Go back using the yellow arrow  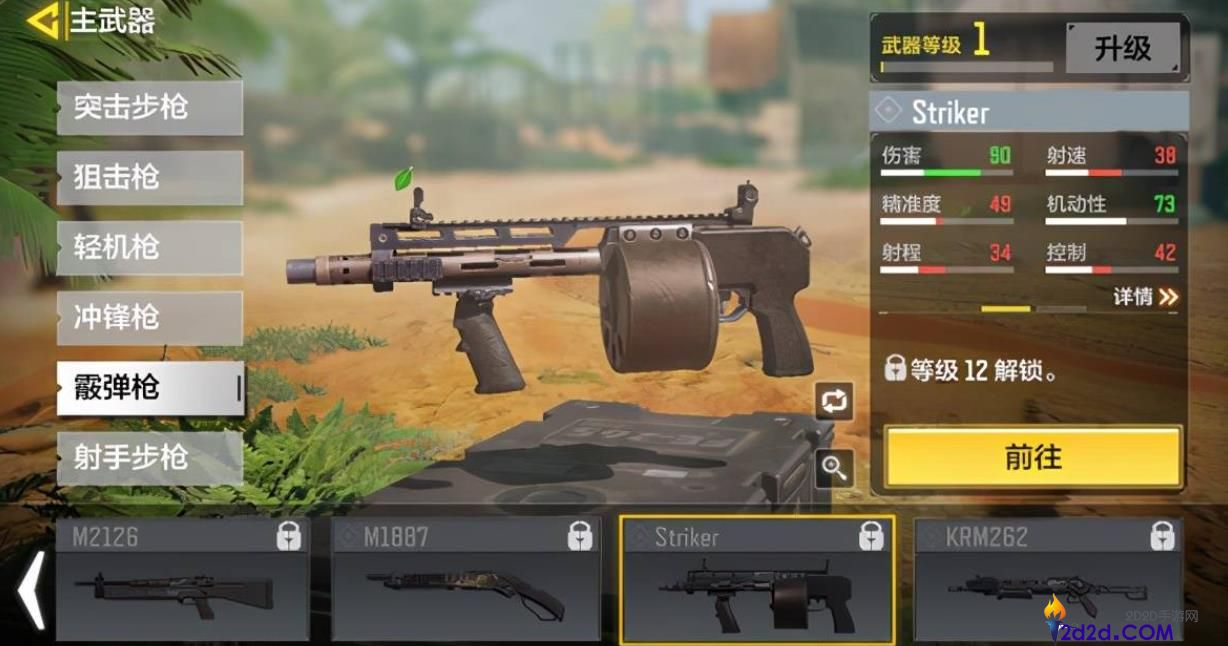43,21
